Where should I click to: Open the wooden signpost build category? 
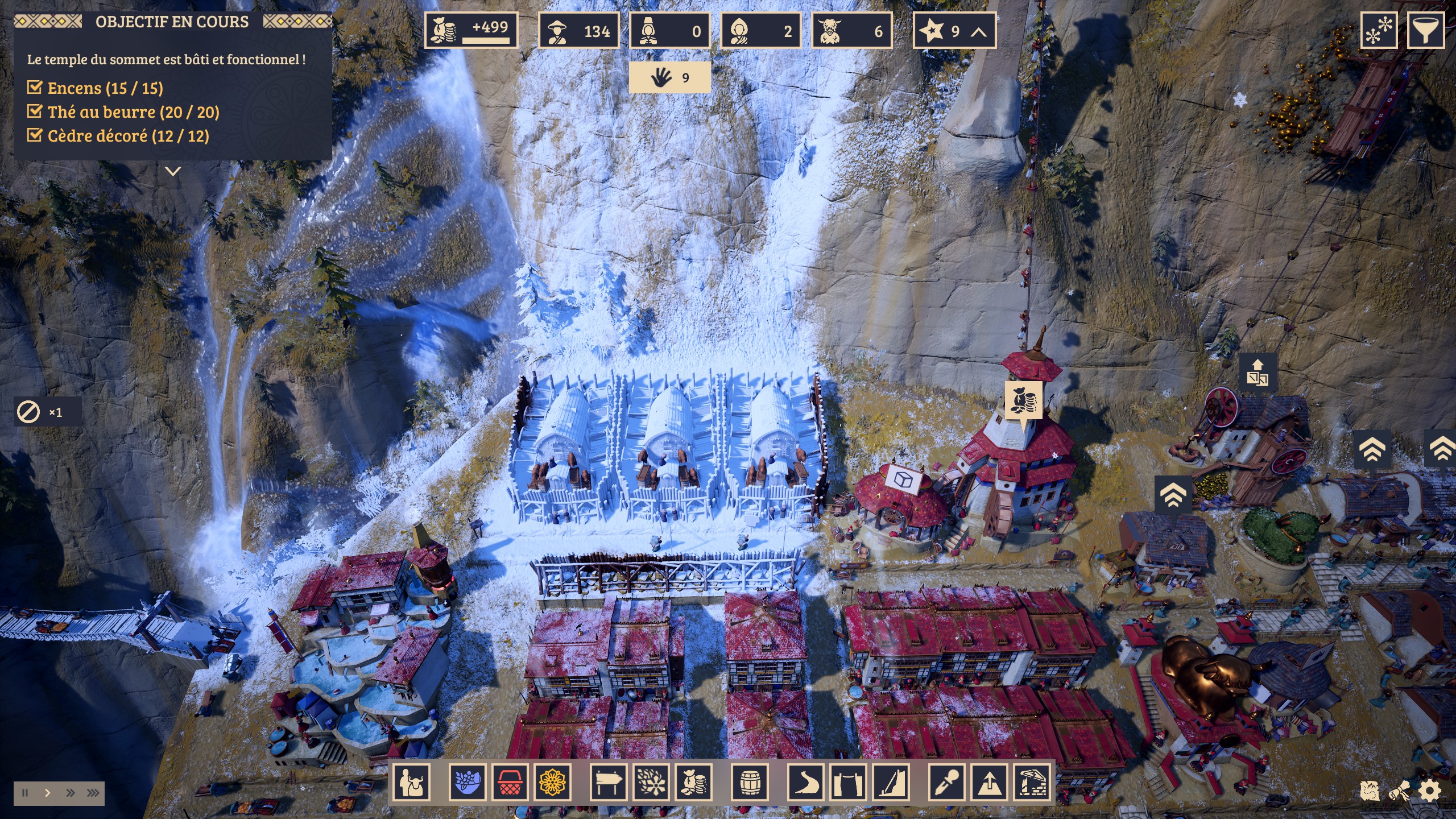click(608, 783)
